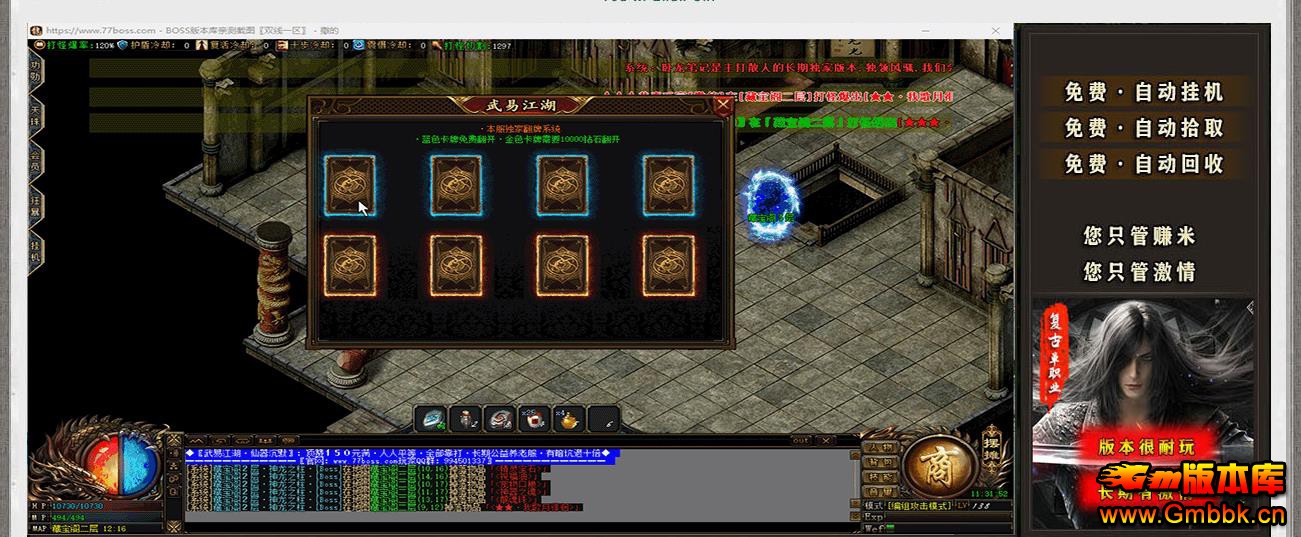Open the 功勋 side tab

coord(36,71)
